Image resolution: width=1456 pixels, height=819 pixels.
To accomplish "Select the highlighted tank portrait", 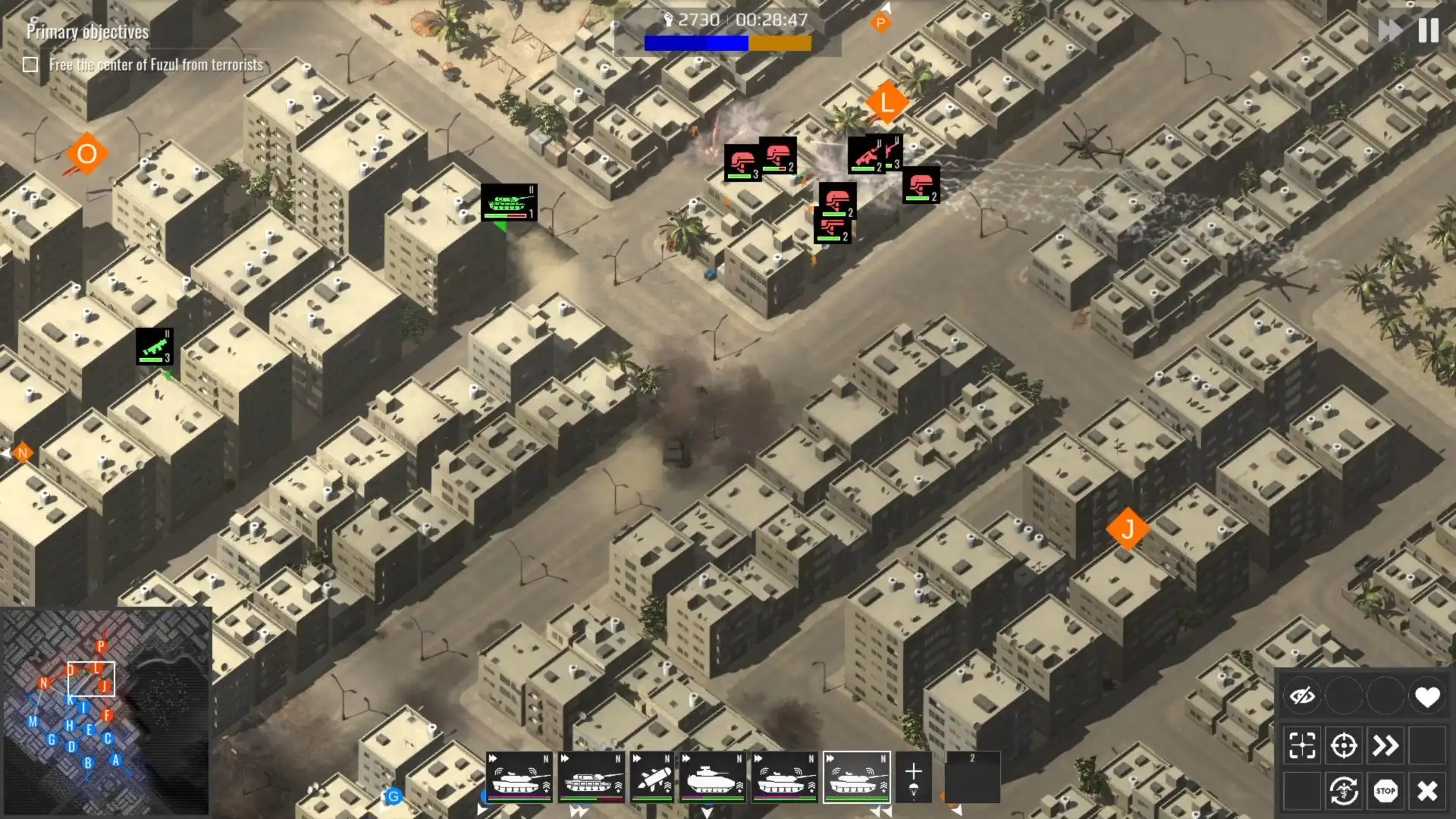I will pos(855,777).
